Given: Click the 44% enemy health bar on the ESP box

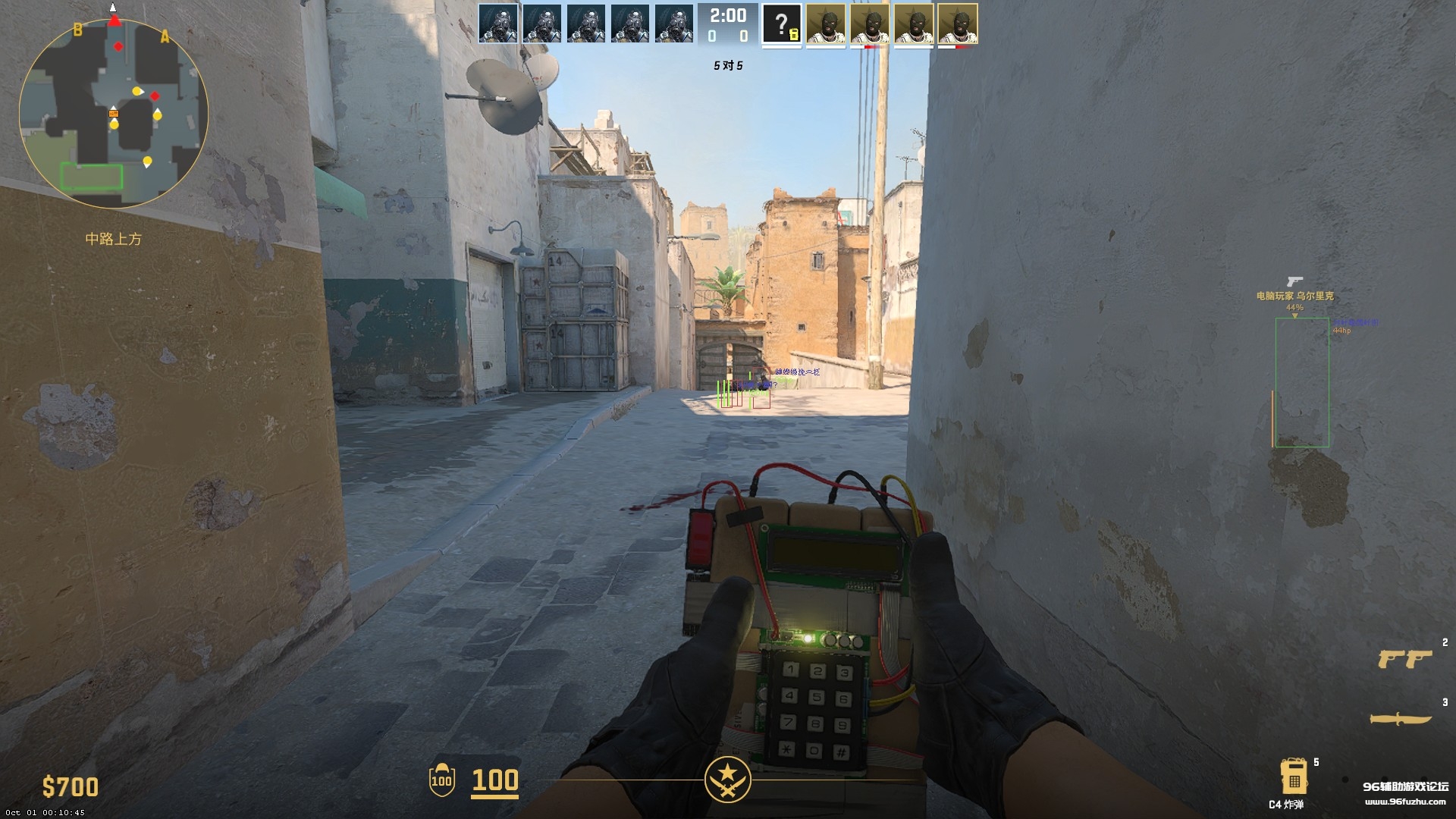Looking at the screenshot, I should pos(1294,308).
